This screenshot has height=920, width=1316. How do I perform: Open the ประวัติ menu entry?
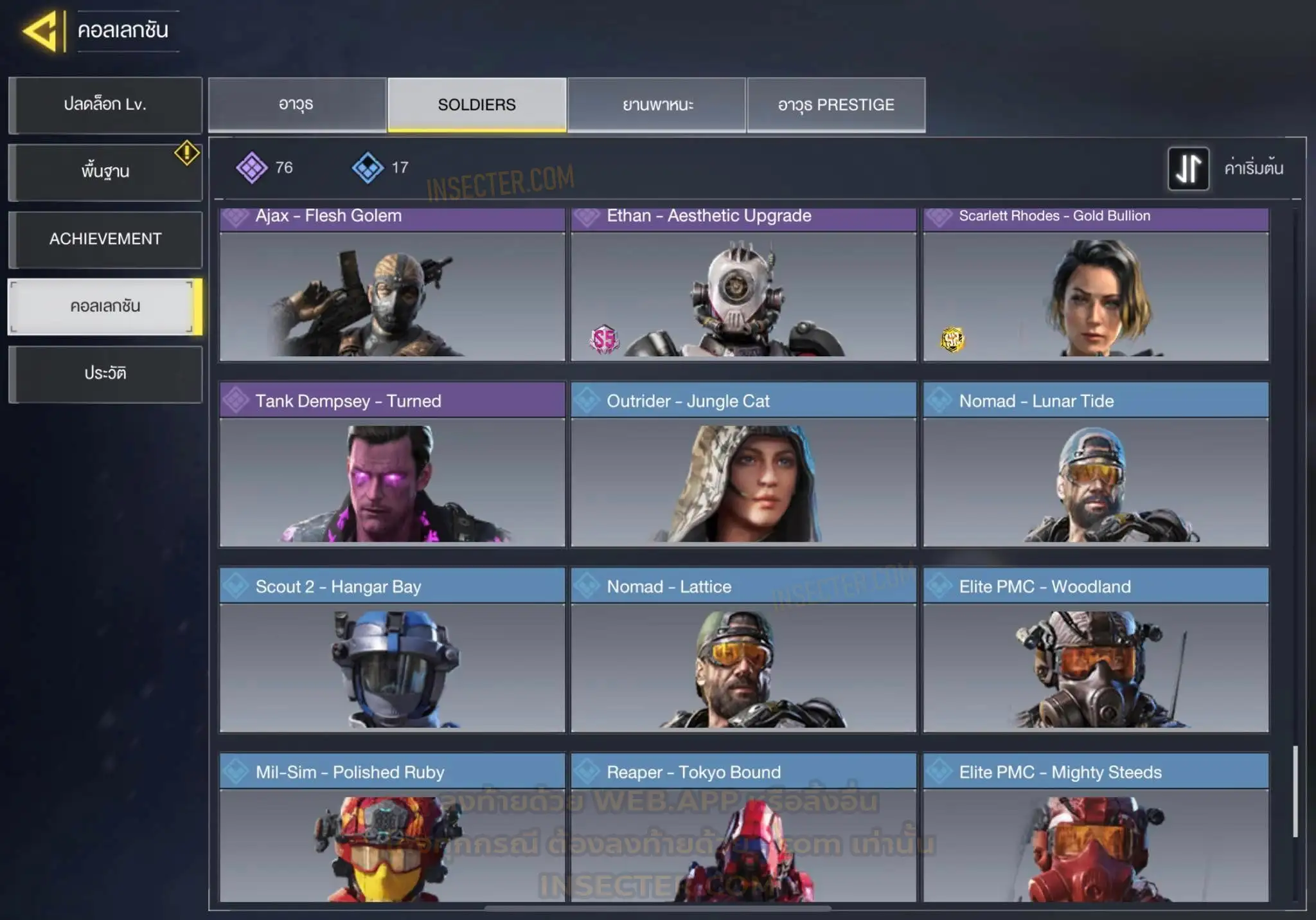point(105,374)
